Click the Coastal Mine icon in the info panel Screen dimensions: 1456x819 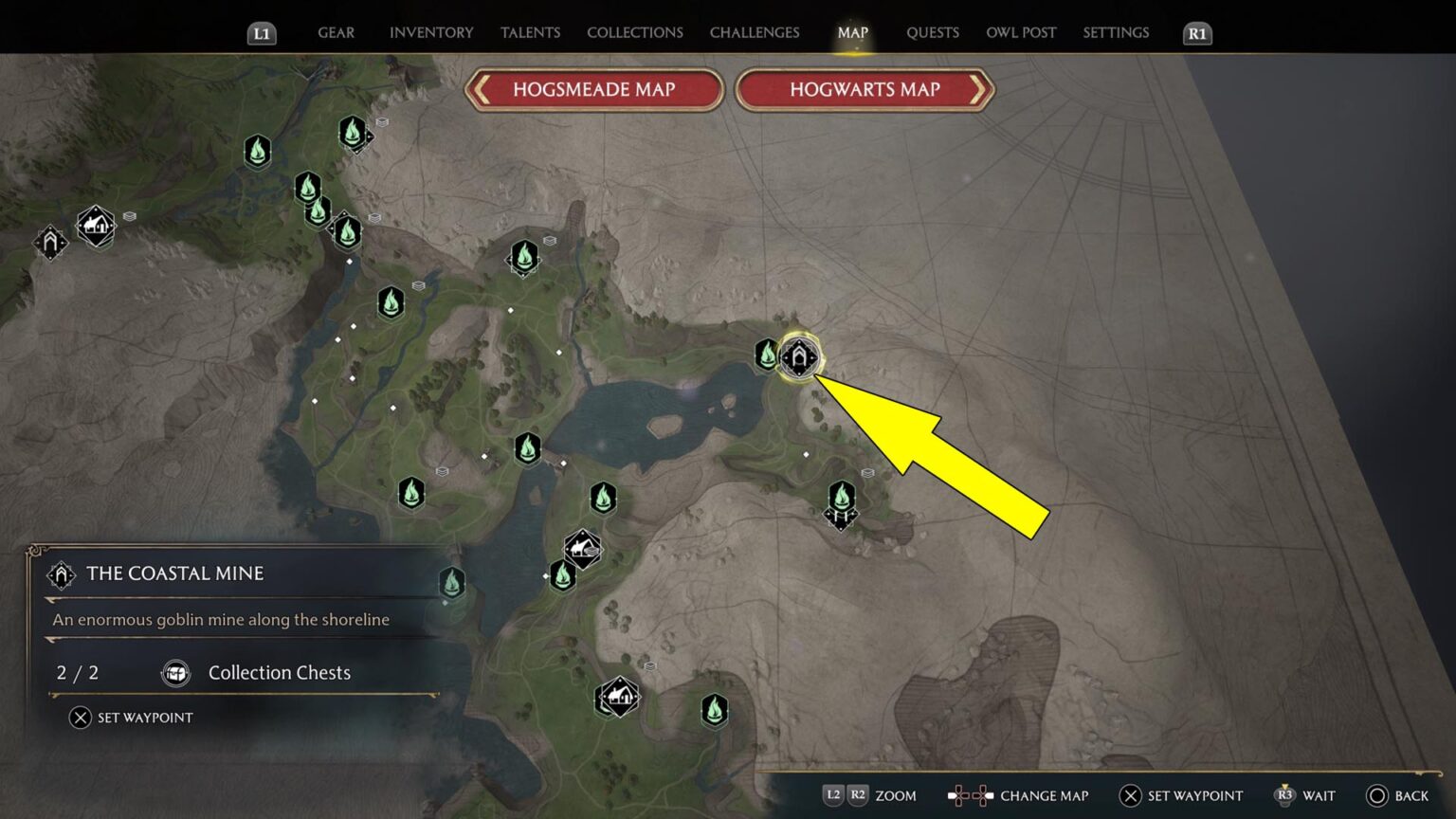tap(60, 573)
